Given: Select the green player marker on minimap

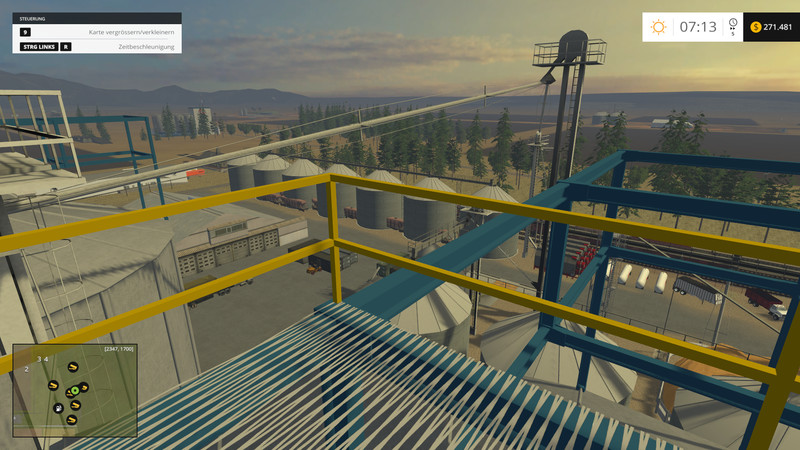Looking at the screenshot, I should [75, 391].
